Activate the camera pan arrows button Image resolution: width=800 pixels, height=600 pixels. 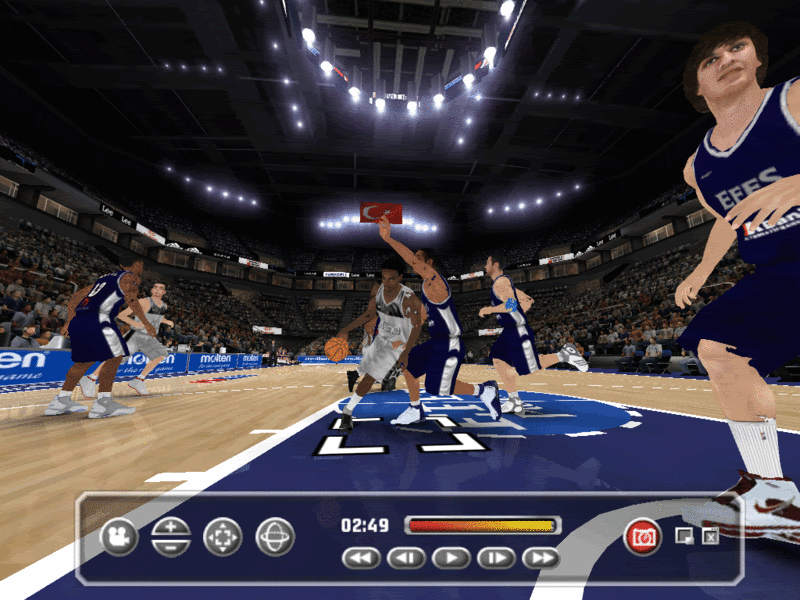click(x=223, y=537)
